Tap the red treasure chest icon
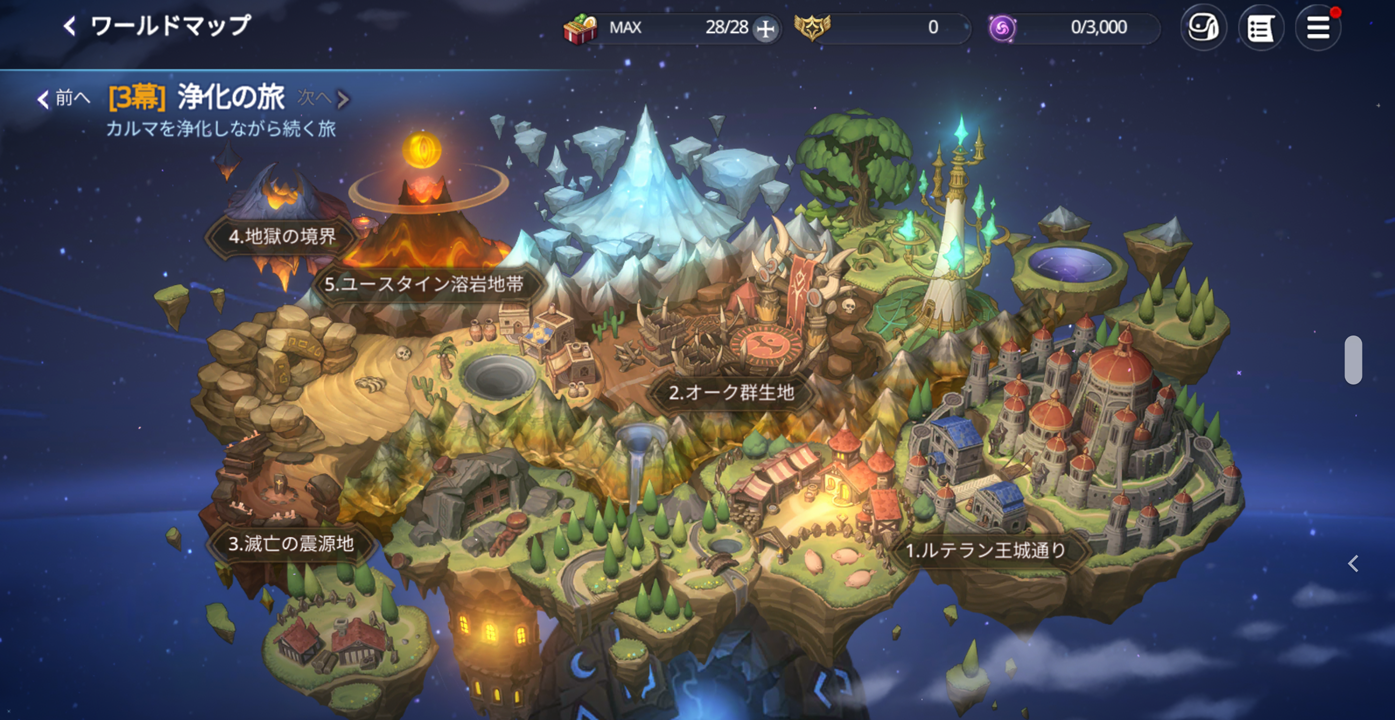 coord(579,29)
